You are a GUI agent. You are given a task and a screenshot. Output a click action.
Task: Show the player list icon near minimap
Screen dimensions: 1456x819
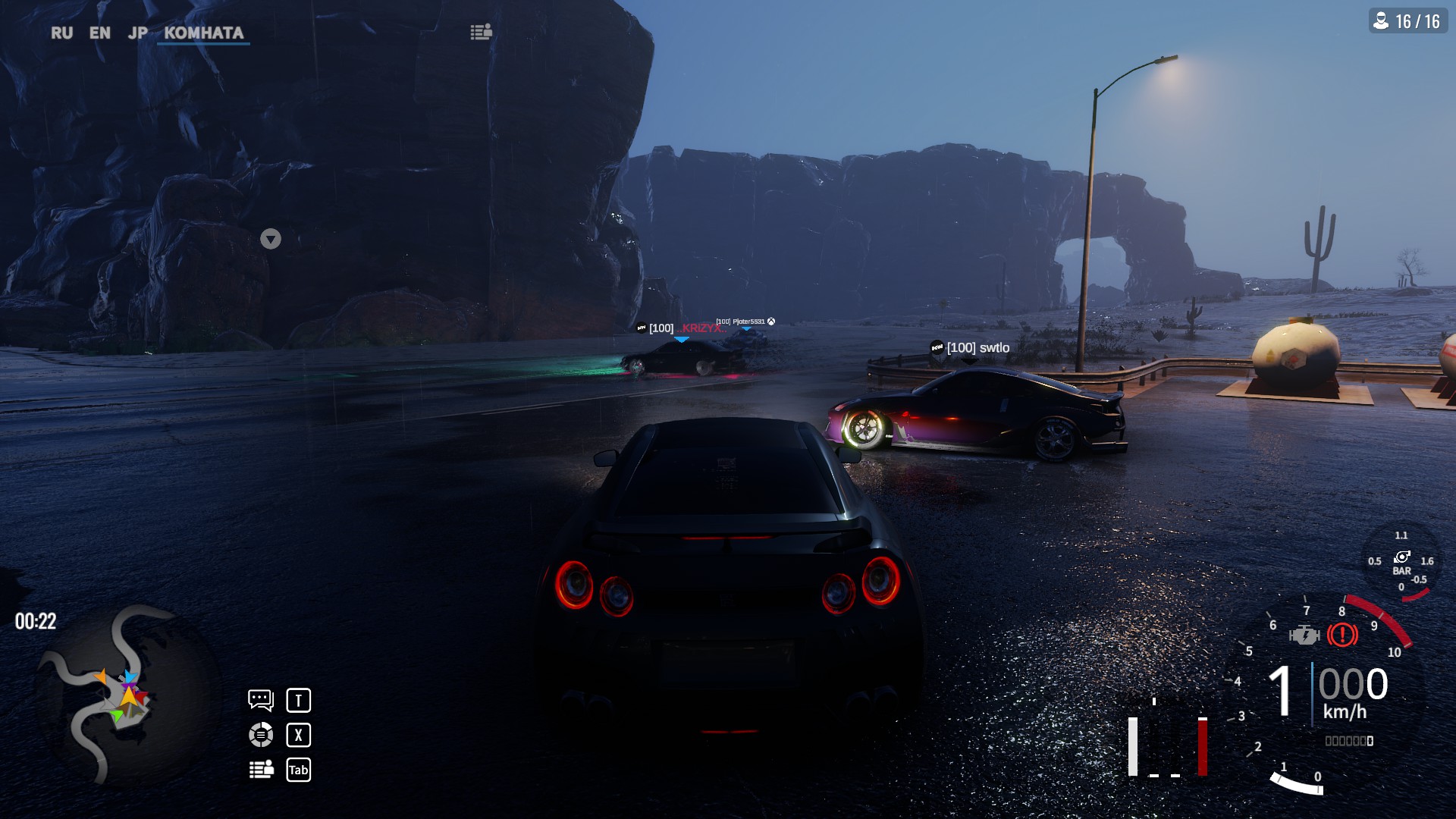click(x=261, y=769)
